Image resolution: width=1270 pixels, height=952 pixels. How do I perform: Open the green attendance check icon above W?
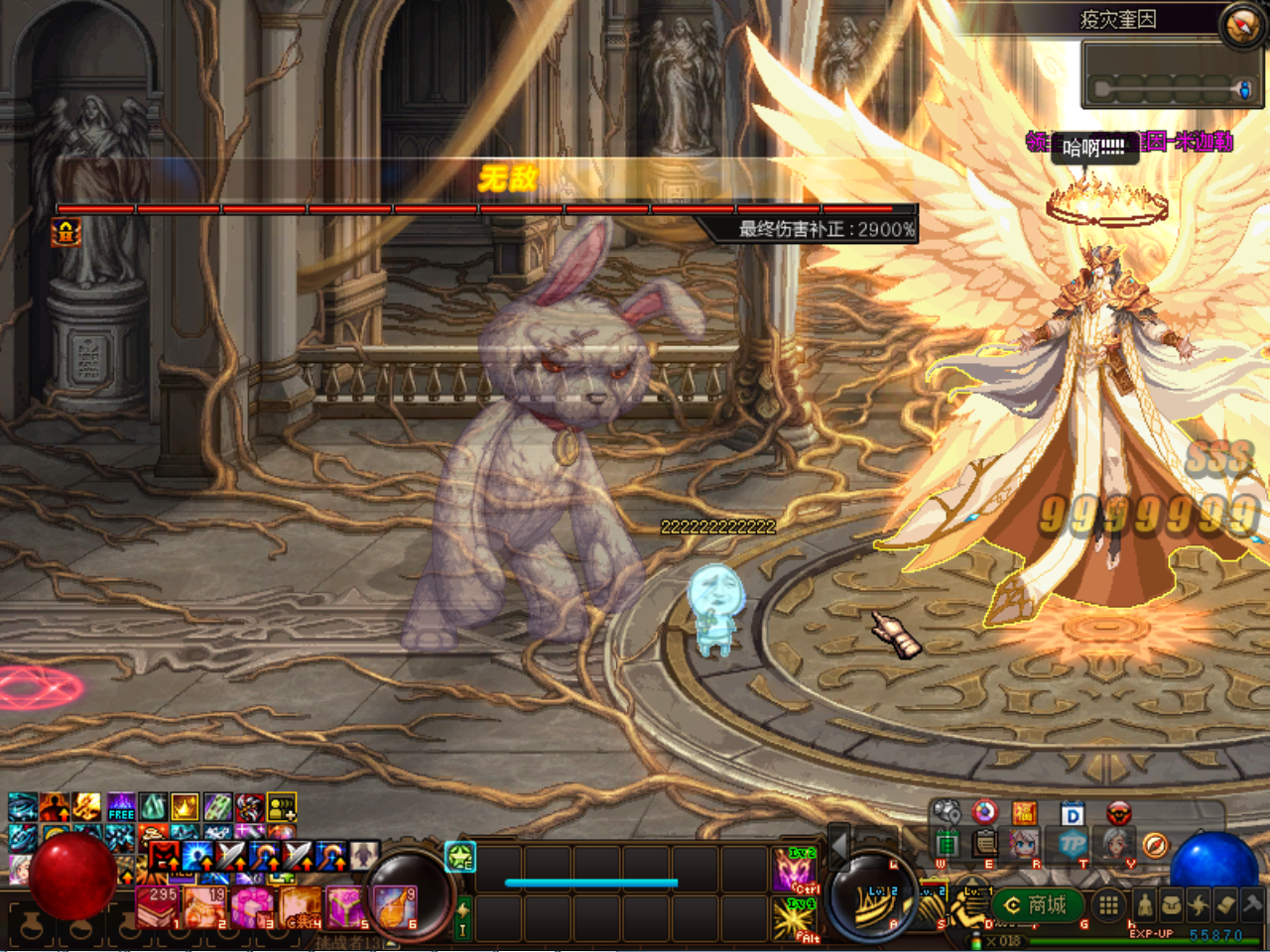pos(949,842)
